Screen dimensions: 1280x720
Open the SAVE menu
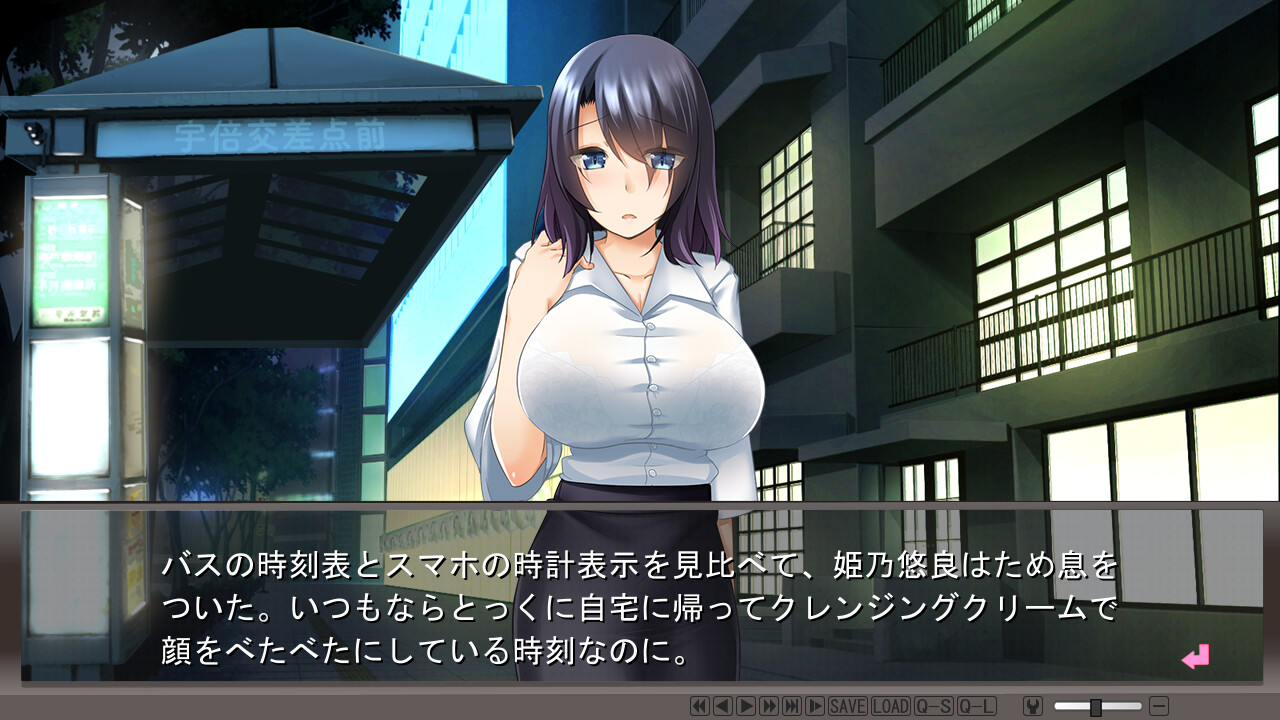pos(848,706)
